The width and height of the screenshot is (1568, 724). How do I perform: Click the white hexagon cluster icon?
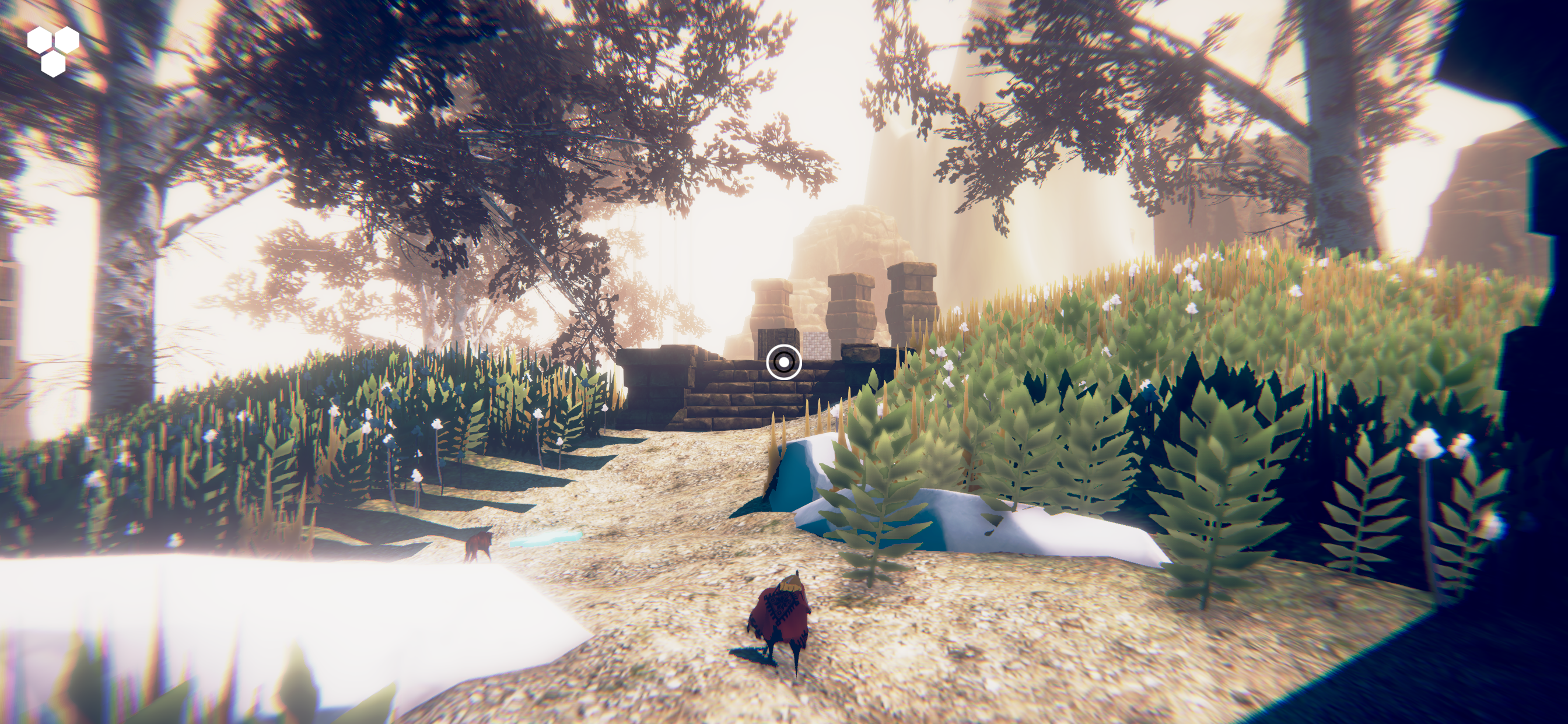pyautogui.click(x=53, y=51)
